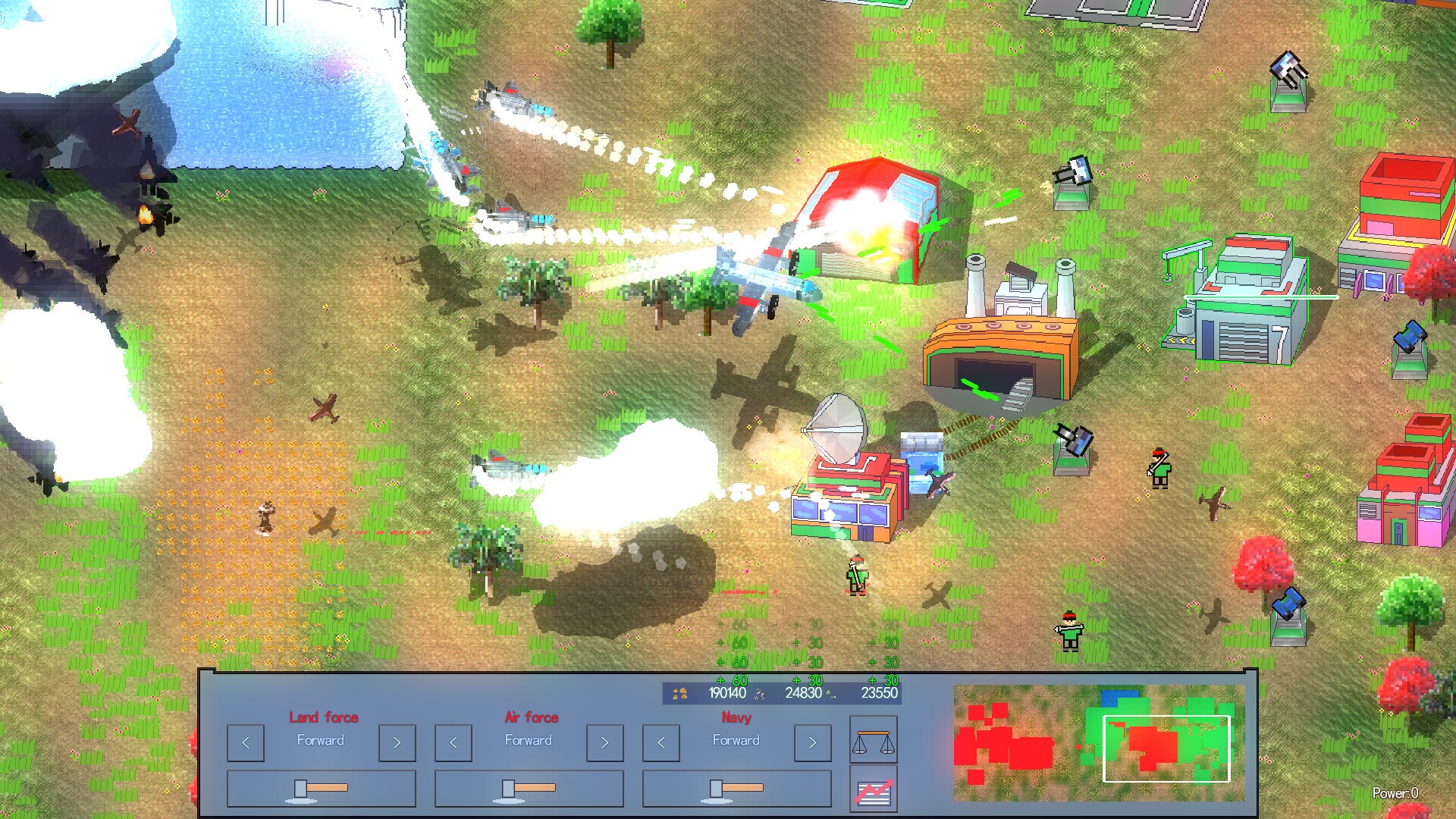Cycle Navy stance with right arrow

pos(812,742)
